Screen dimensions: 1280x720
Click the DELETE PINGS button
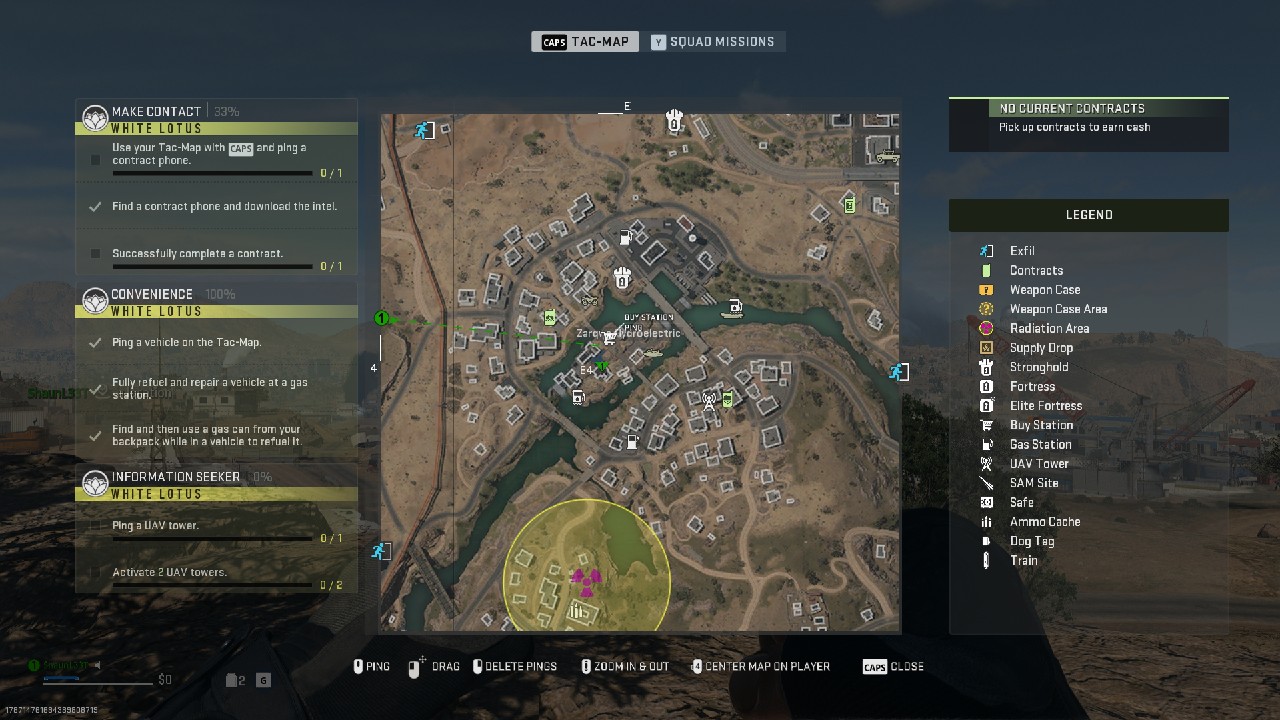tap(515, 666)
